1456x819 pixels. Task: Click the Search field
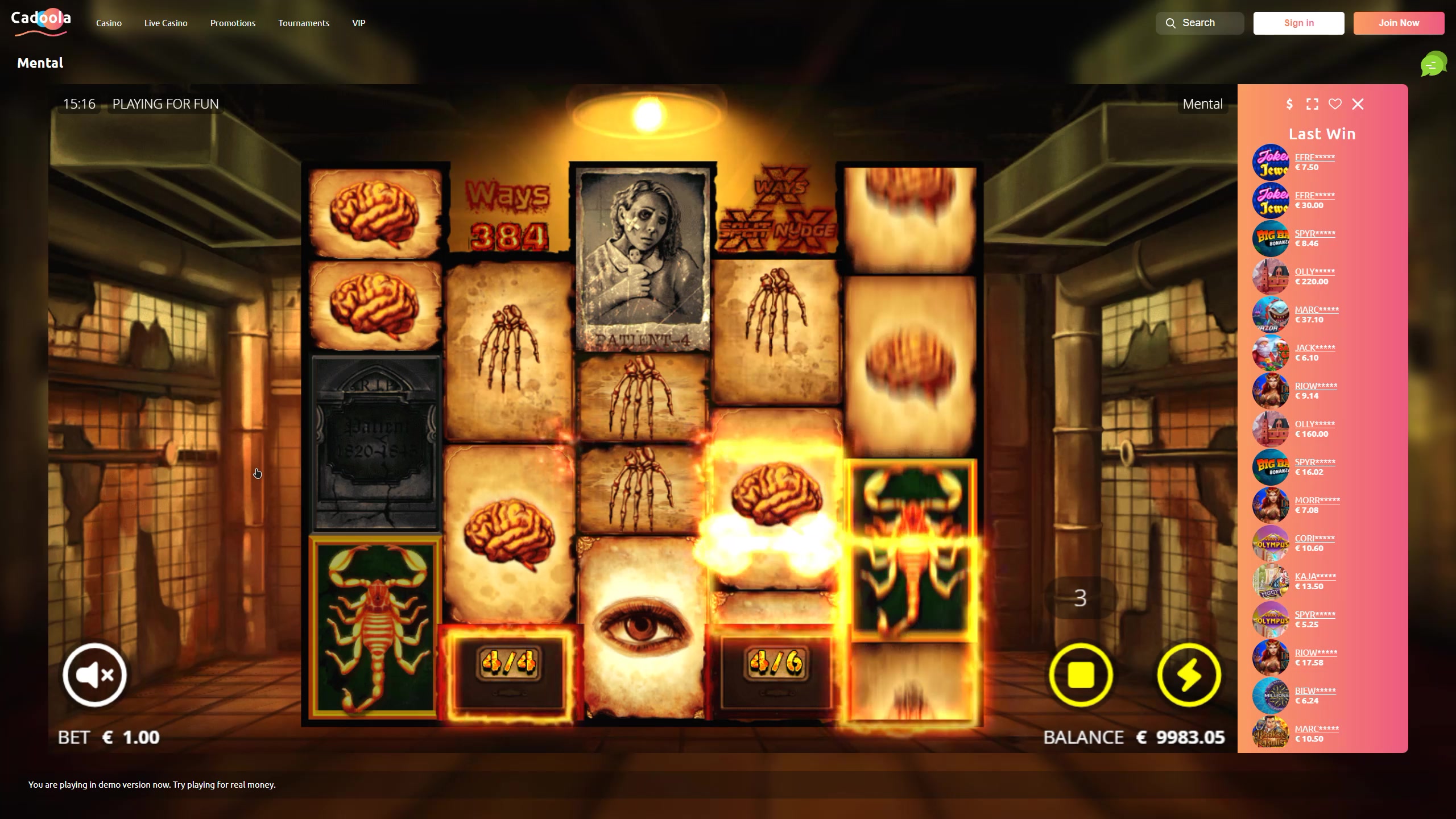[1199, 23]
